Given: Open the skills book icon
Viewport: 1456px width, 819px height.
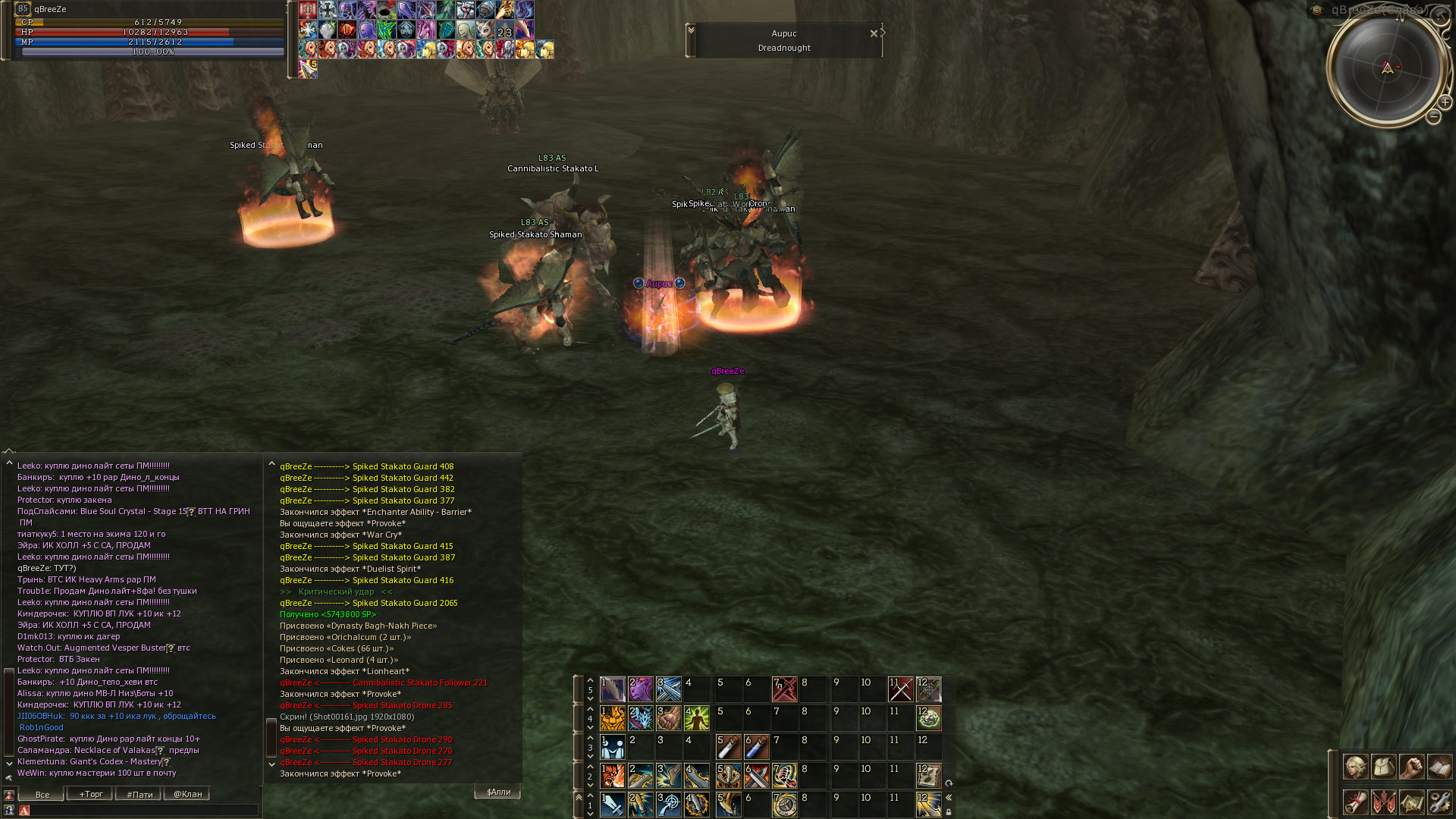Looking at the screenshot, I should click(x=1439, y=767).
